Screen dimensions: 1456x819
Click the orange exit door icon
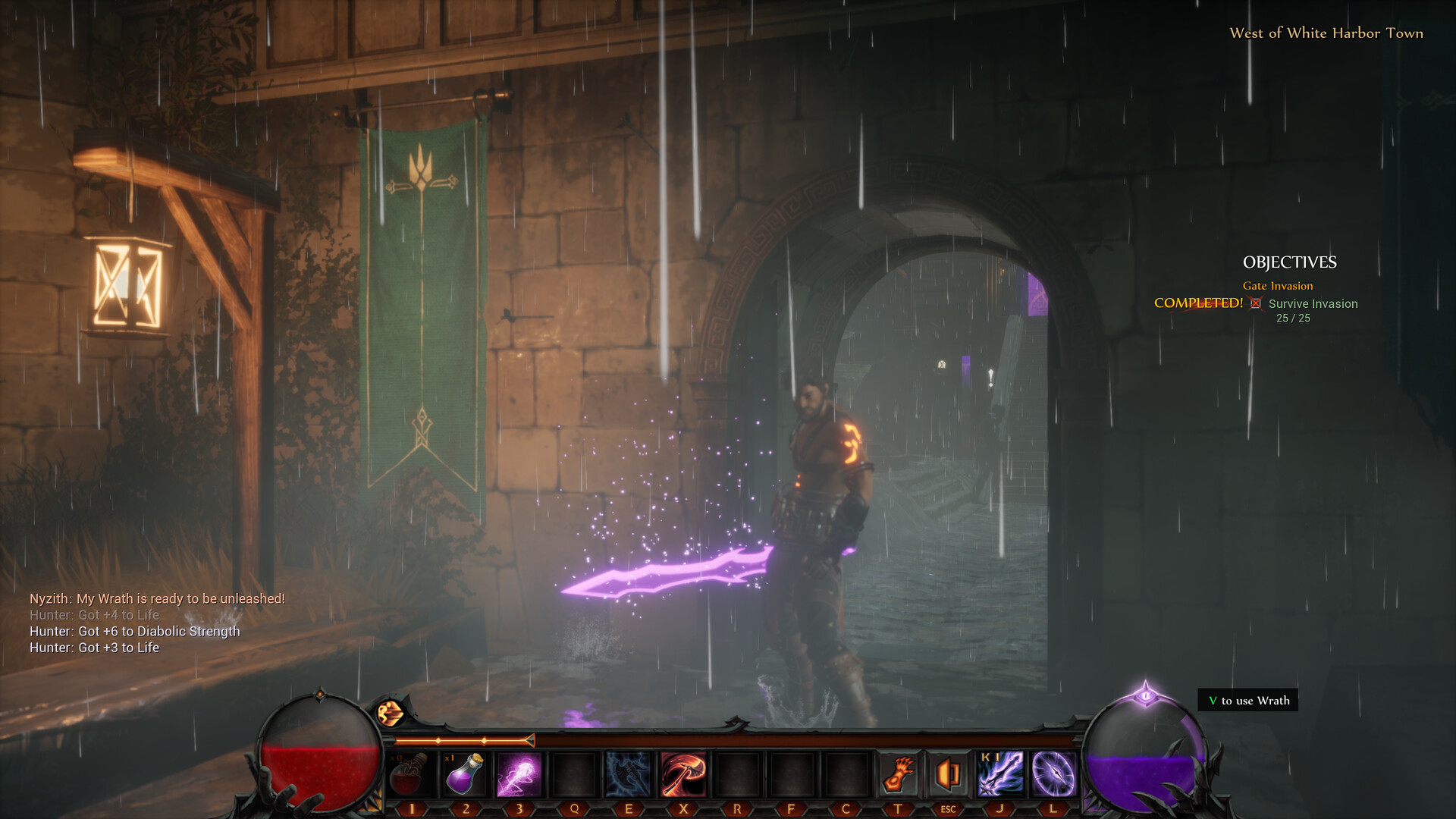[948, 774]
